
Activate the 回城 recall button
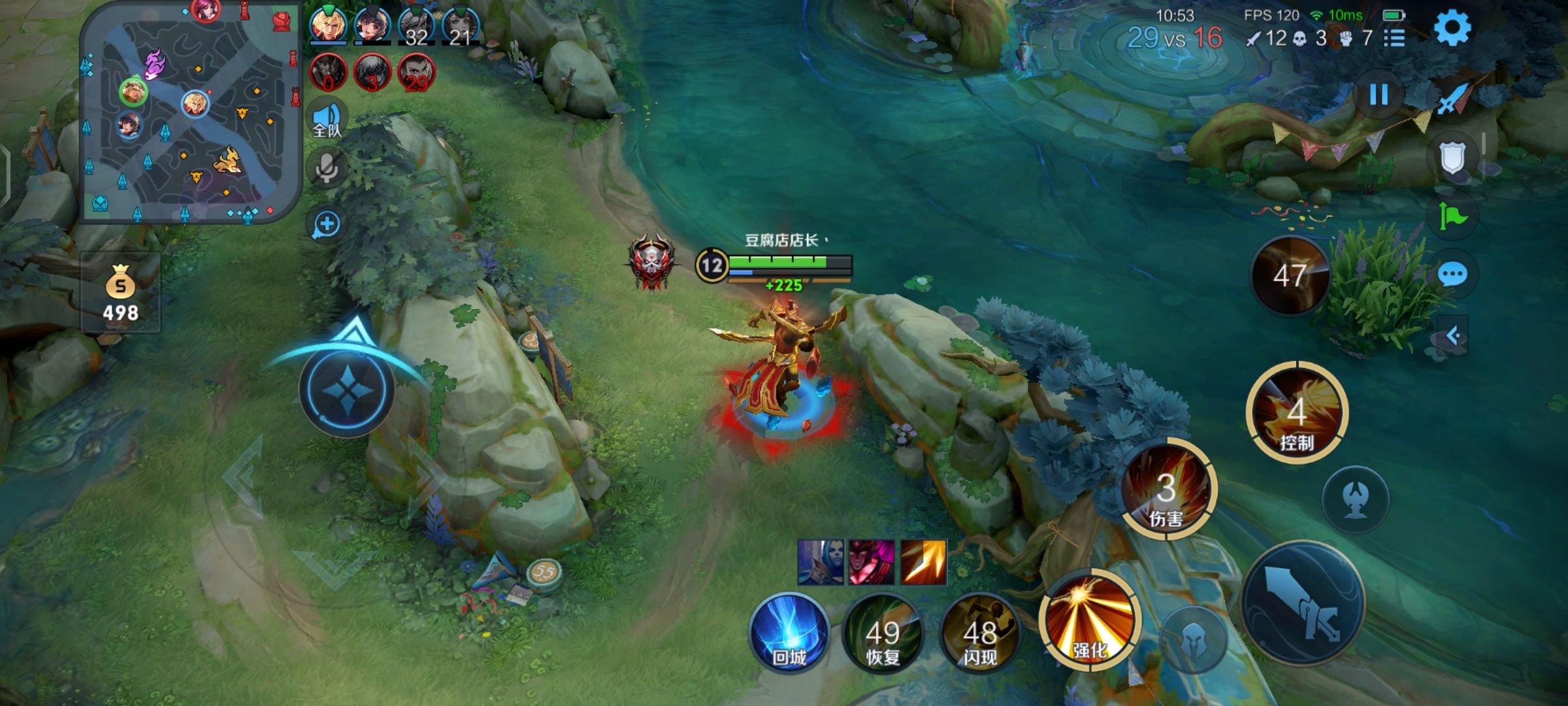click(789, 633)
